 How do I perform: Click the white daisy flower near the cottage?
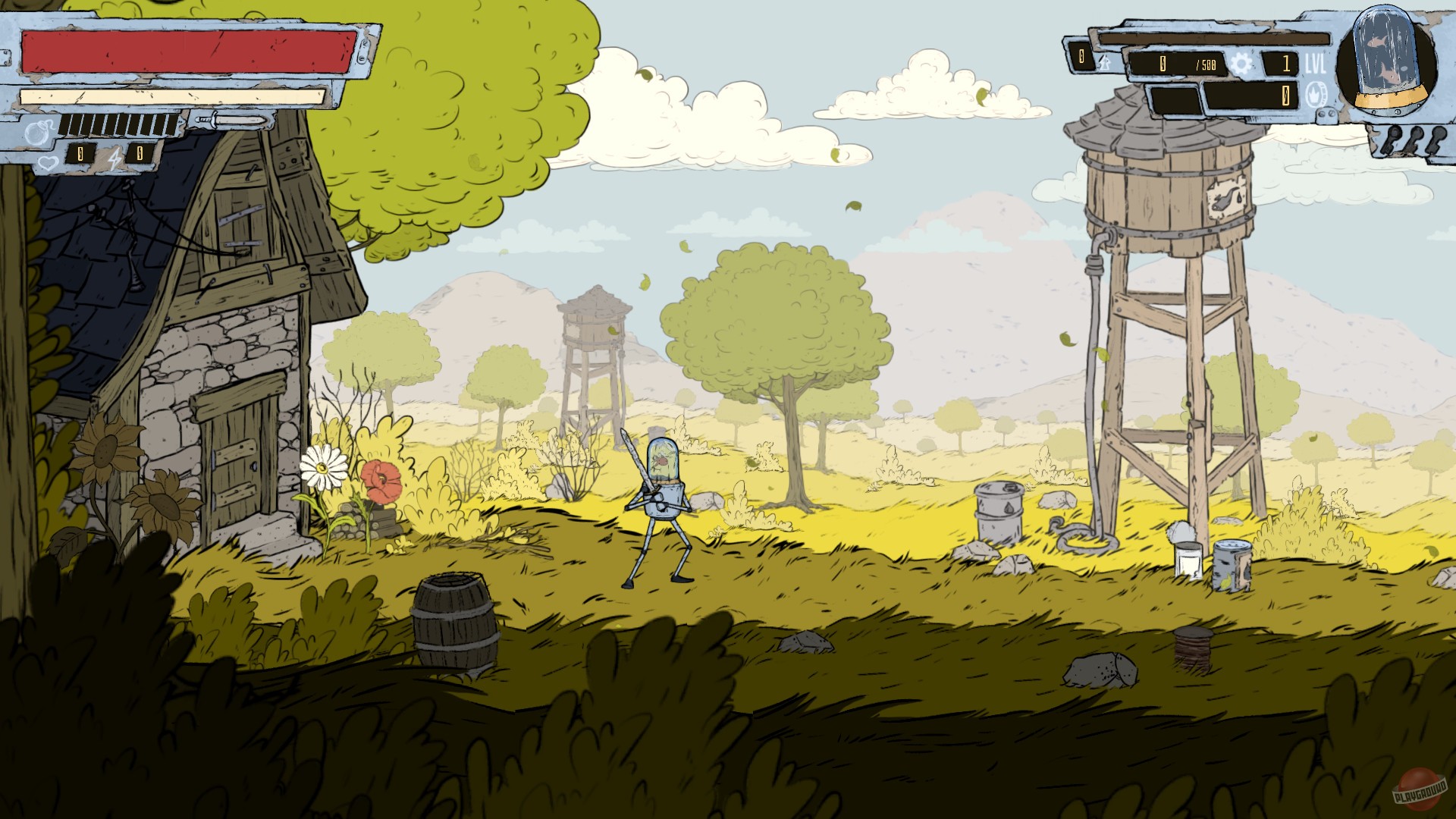(x=324, y=470)
